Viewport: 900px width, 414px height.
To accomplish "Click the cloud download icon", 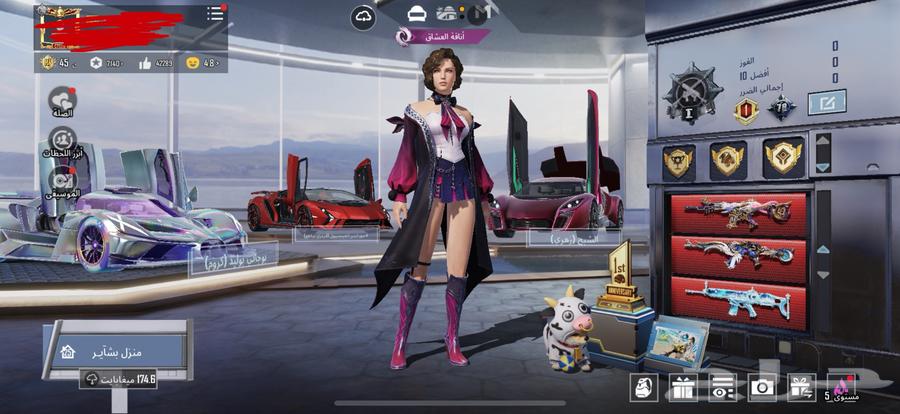I will click(x=363, y=17).
